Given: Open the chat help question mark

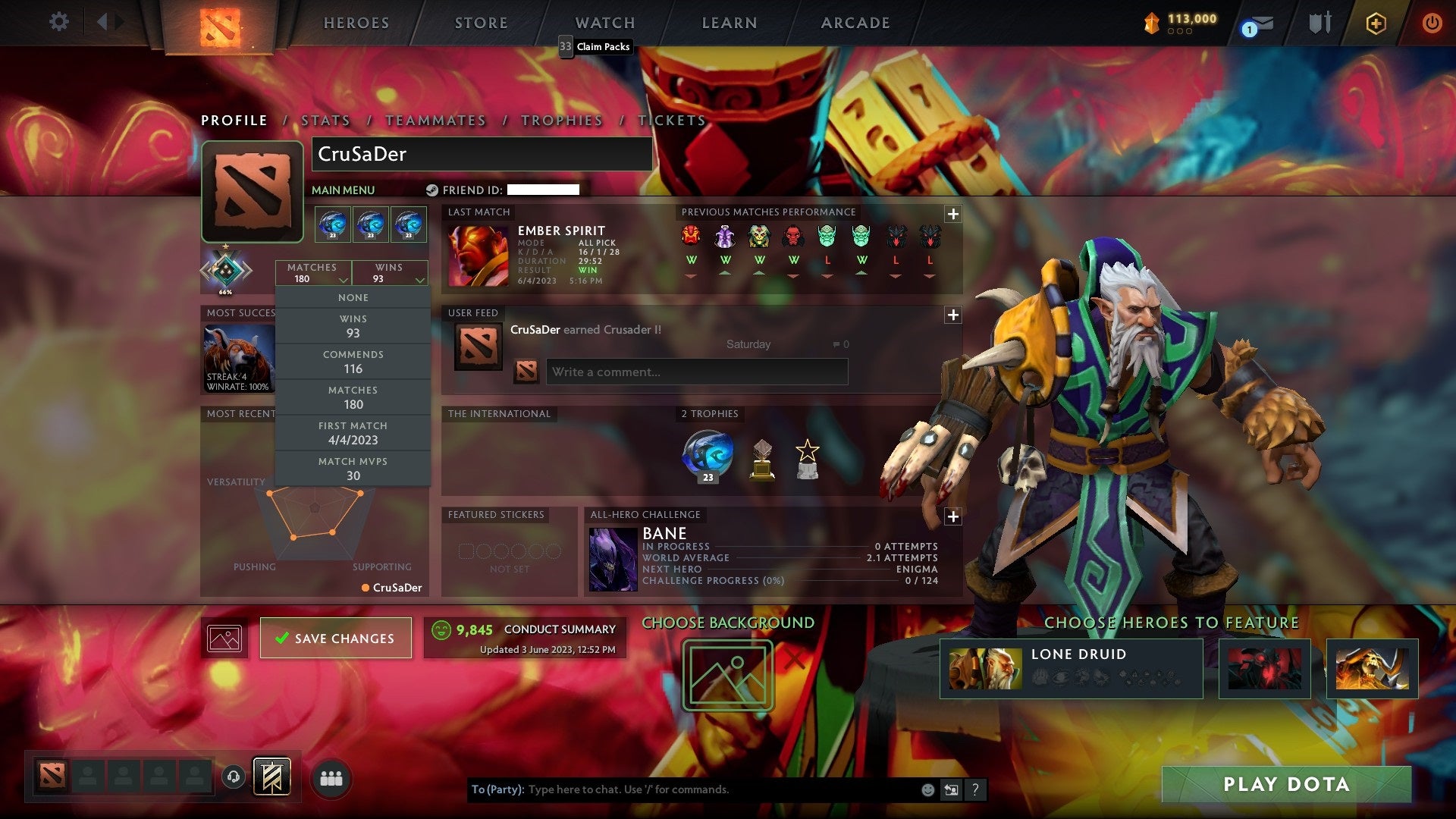Looking at the screenshot, I should pyautogui.click(x=975, y=789).
